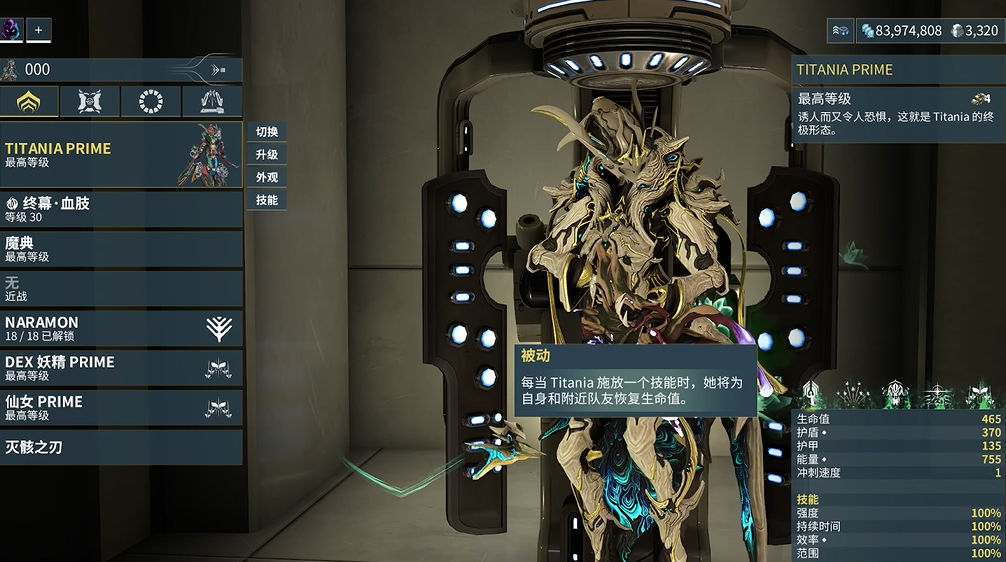Click the 升级 button
Viewport: 1006px width, 562px height.
(267, 155)
